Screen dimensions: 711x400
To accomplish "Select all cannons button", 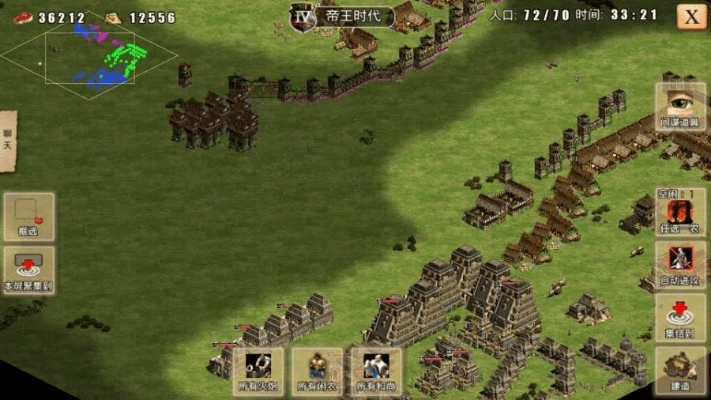I will 258,371.
